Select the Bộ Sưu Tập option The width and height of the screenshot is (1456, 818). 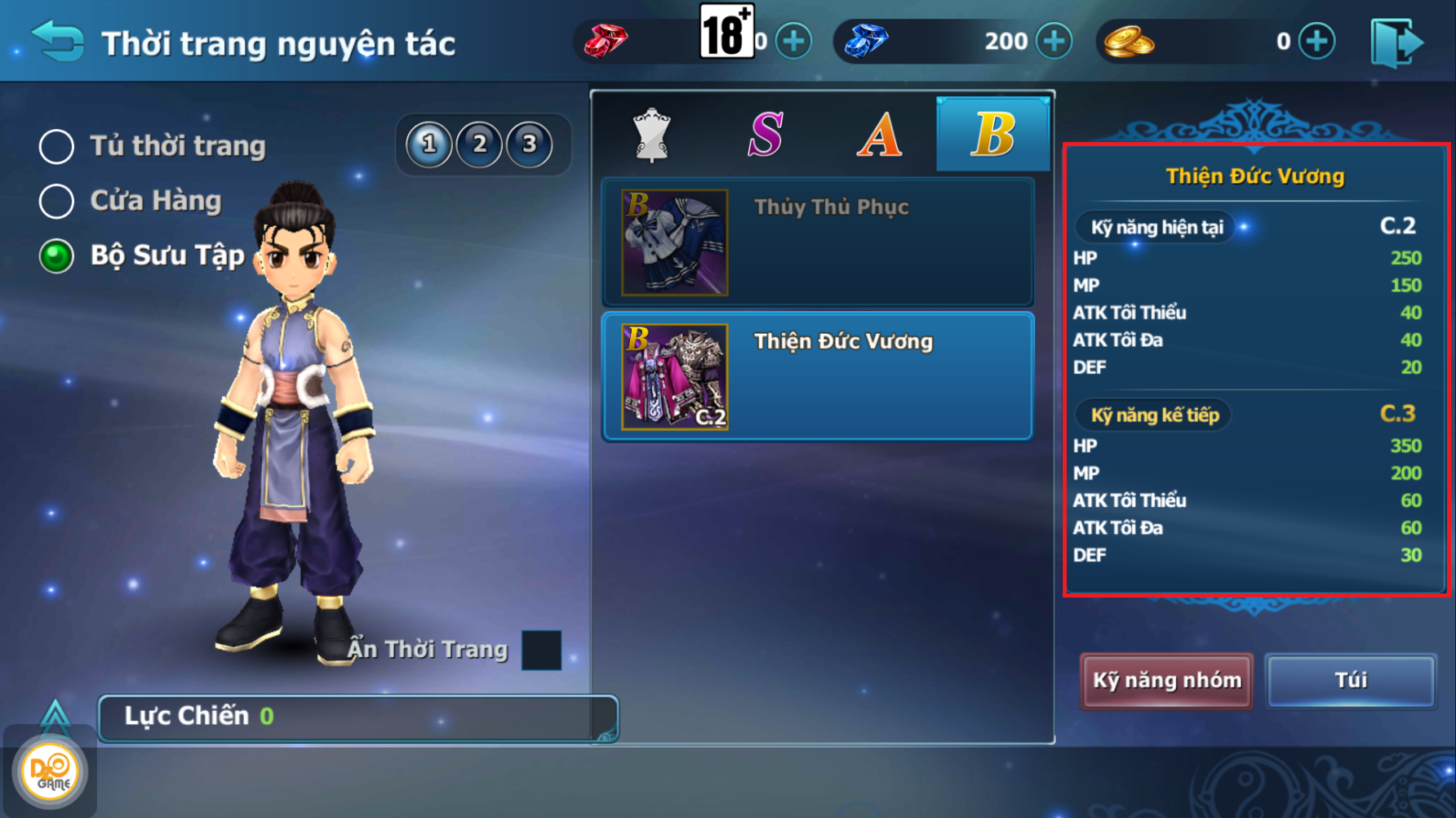coord(57,256)
